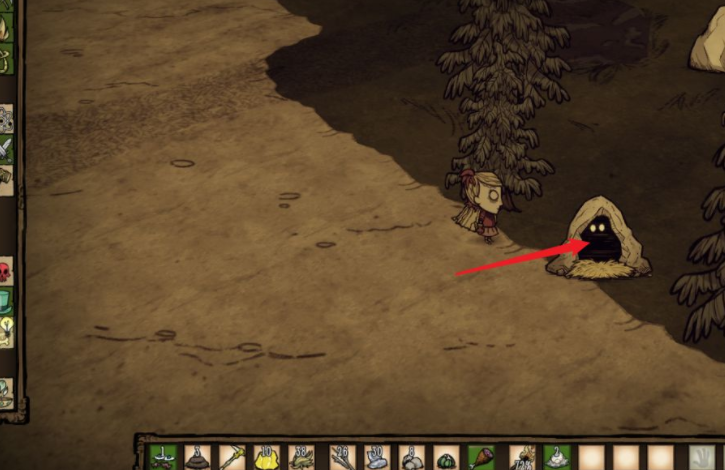725x470 pixels.
Task: Open the red skull Magic crafting tab
Action: [x=5, y=269]
